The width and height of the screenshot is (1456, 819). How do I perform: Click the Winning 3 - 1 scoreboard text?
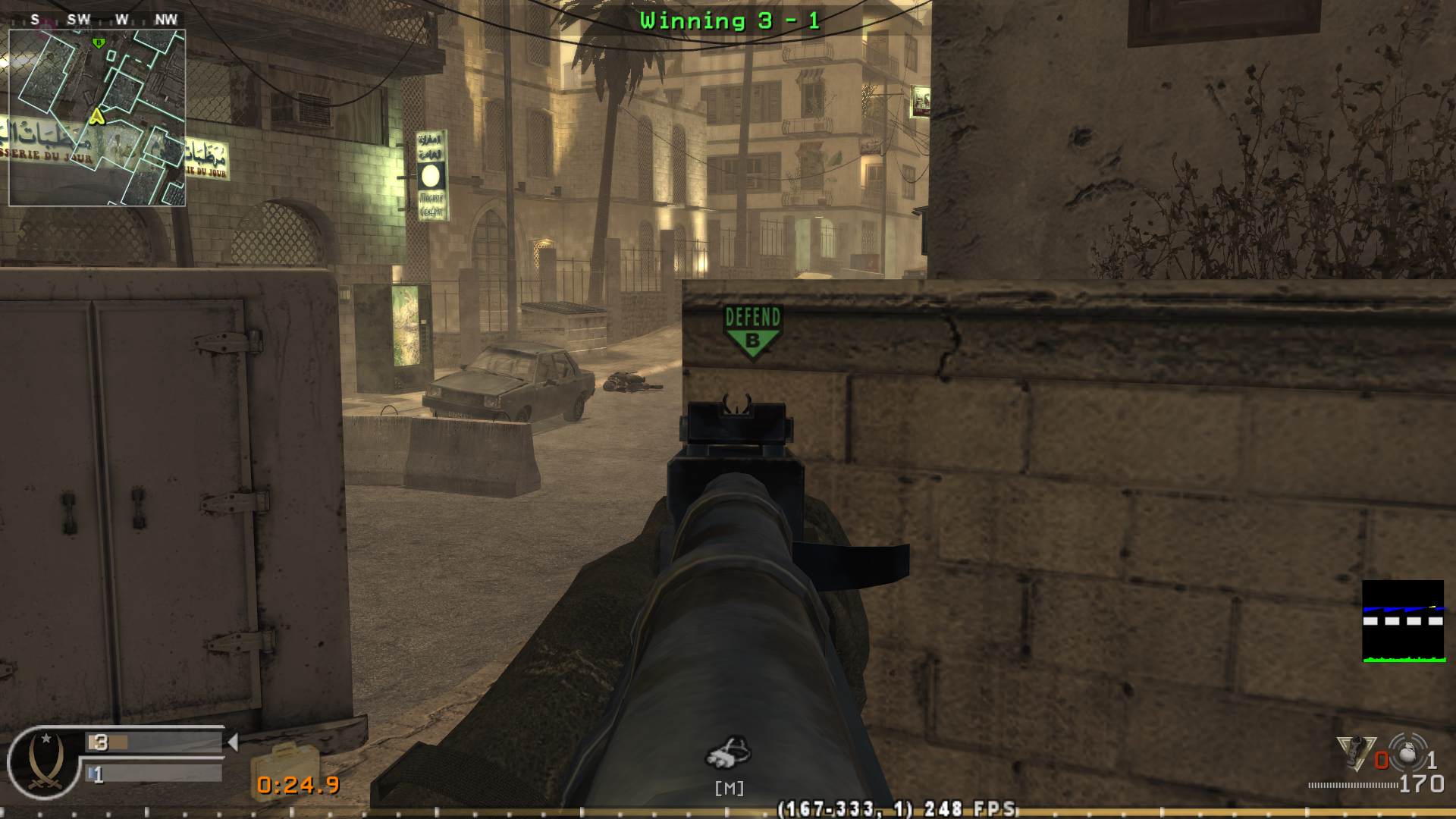tap(730, 20)
